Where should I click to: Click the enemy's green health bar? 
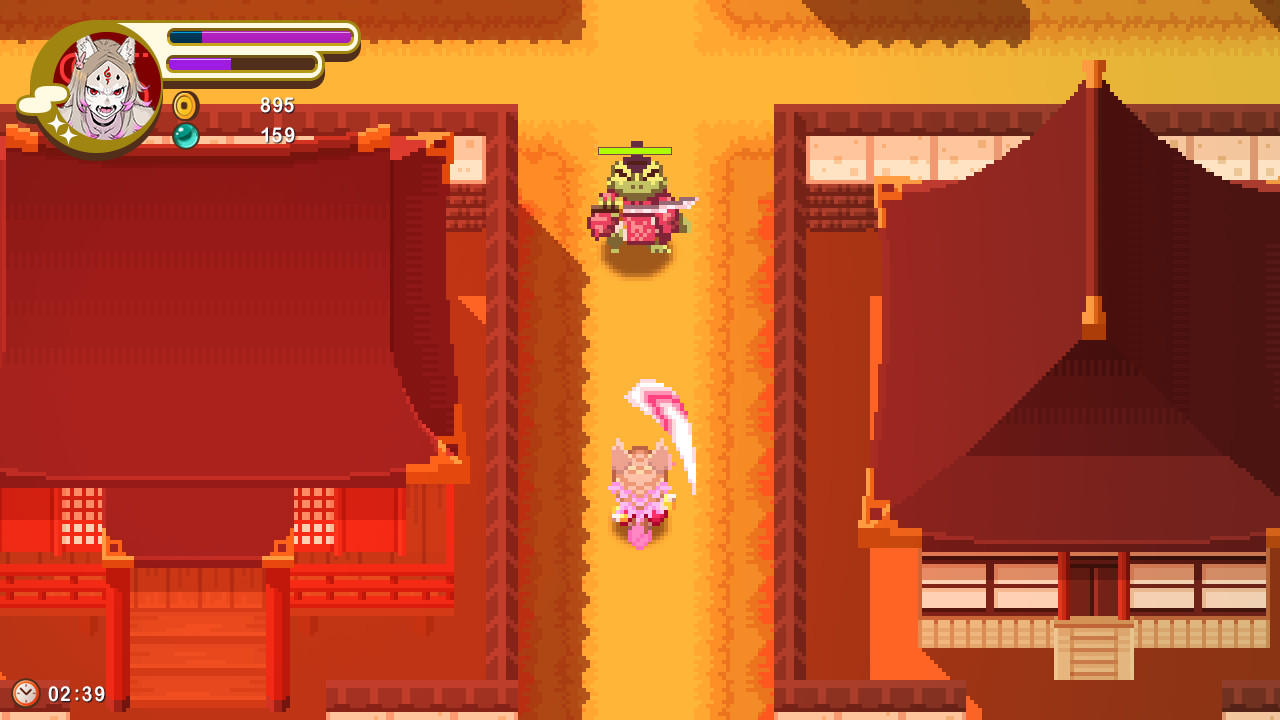[x=634, y=151]
